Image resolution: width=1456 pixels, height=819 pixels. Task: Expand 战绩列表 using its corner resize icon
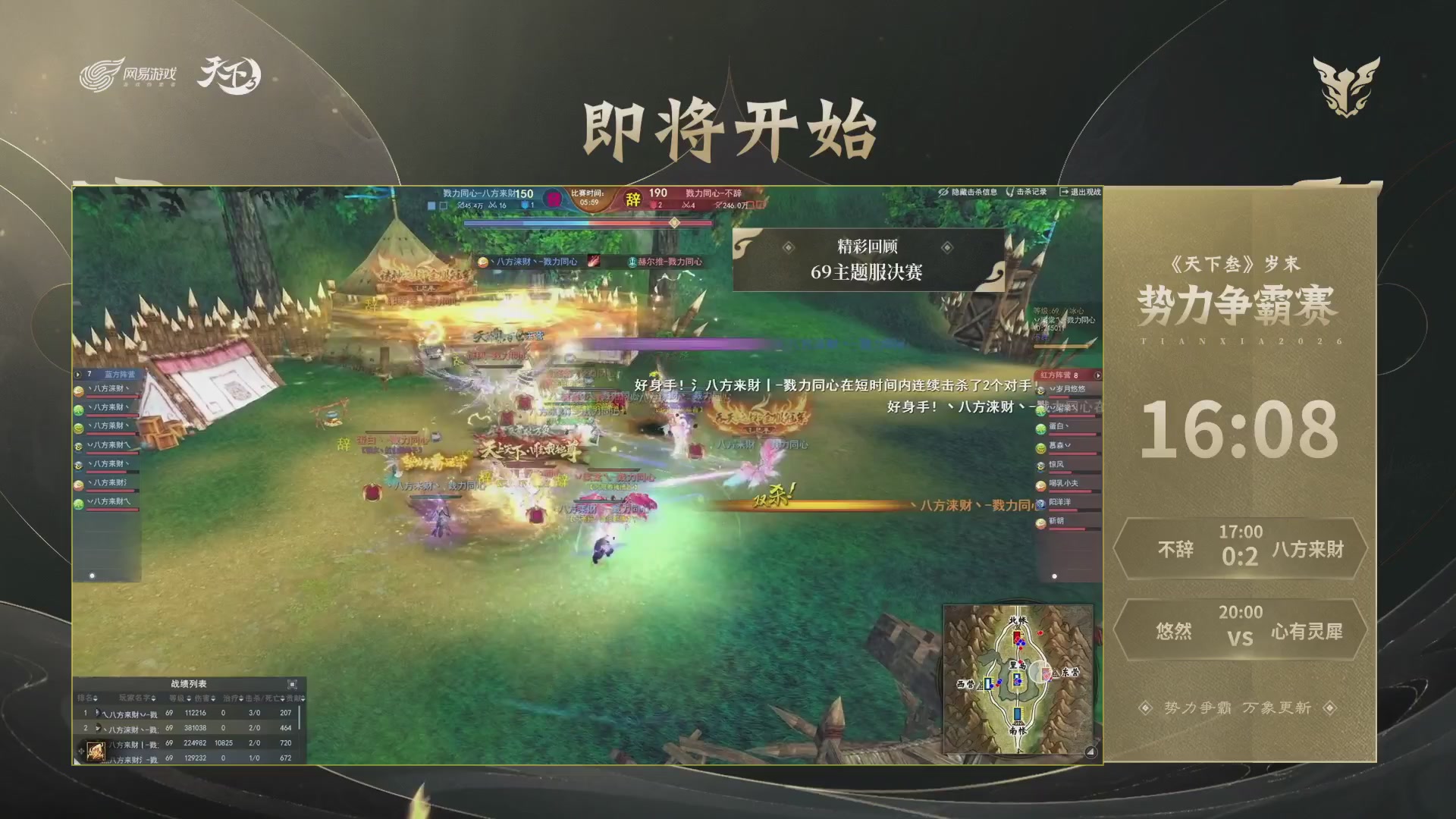293,686
